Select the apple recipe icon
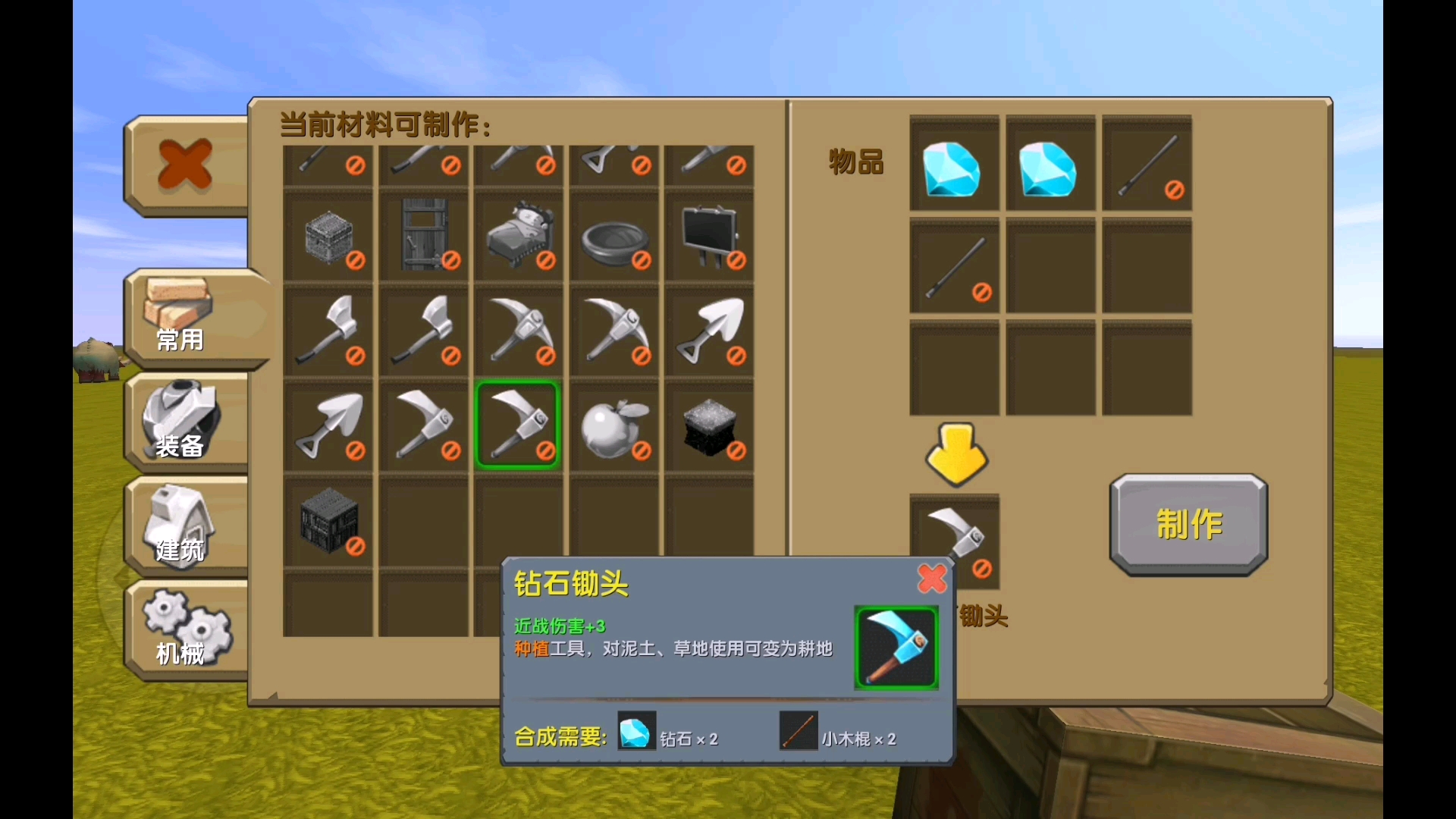Screen dimensions: 1456x819 [613, 425]
